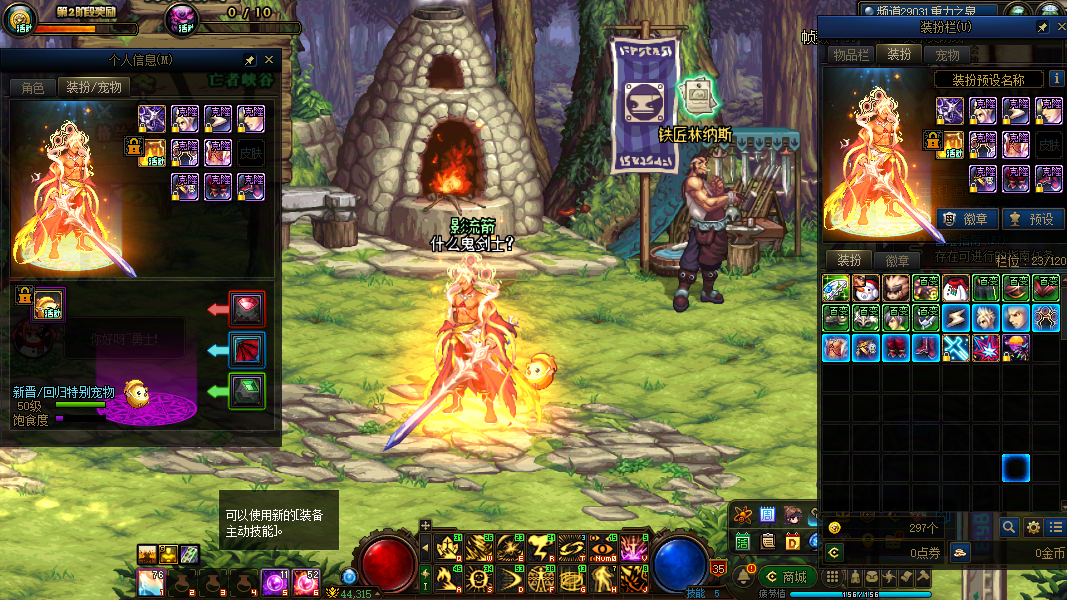This screenshot has height=600, width=1067.
Task: Switch to the 角色 tab
Action: [x=33, y=88]
